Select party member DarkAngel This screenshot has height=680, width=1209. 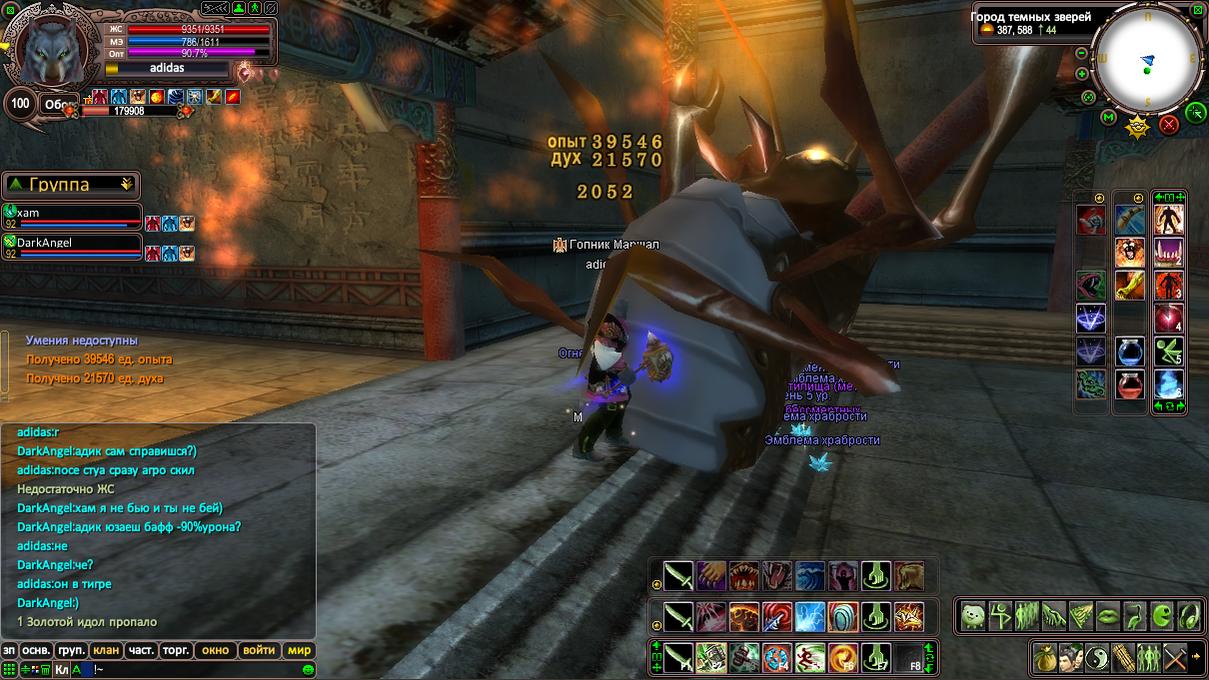[x=70, y=243]
